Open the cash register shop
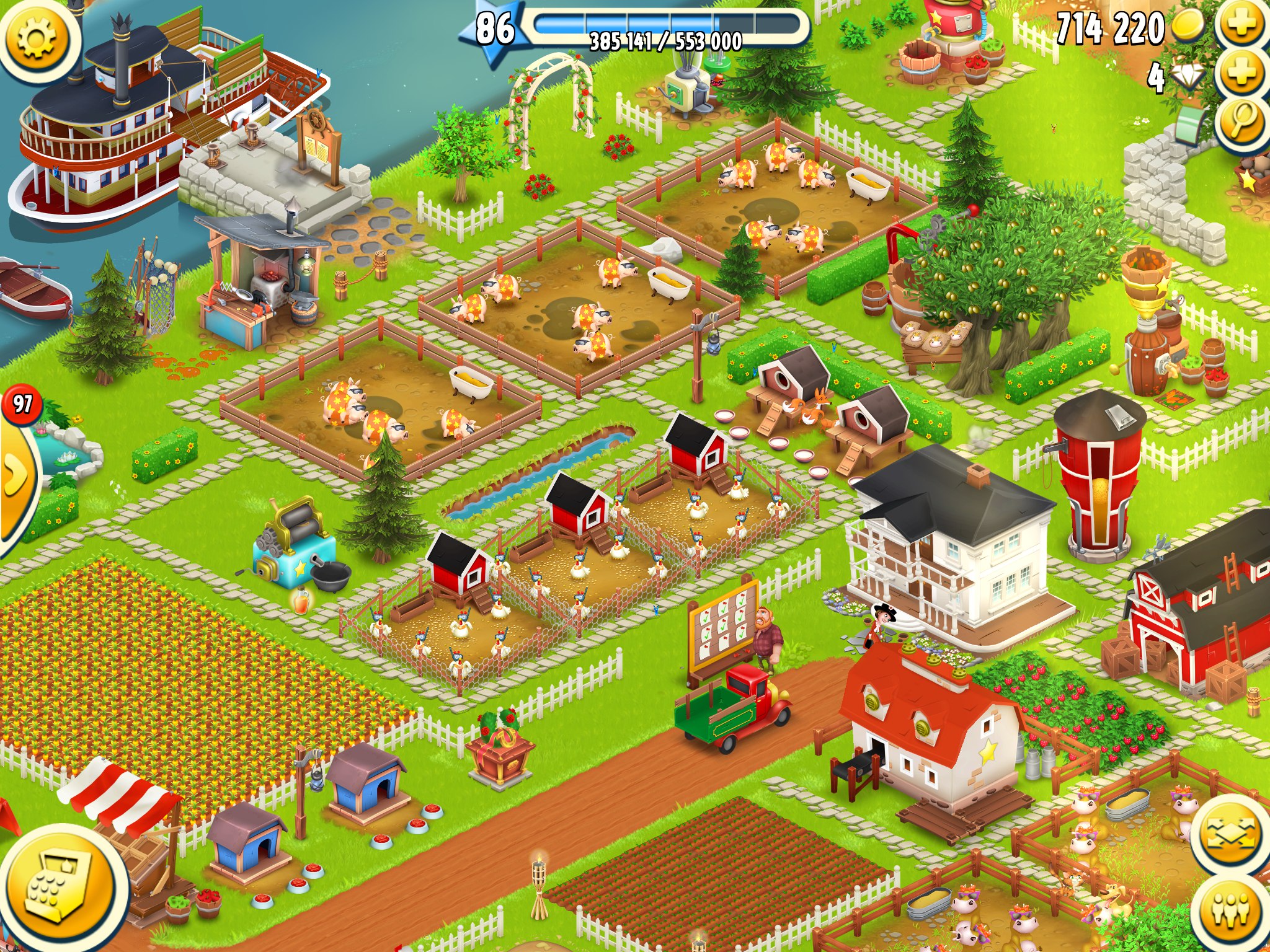 (62, 888)
